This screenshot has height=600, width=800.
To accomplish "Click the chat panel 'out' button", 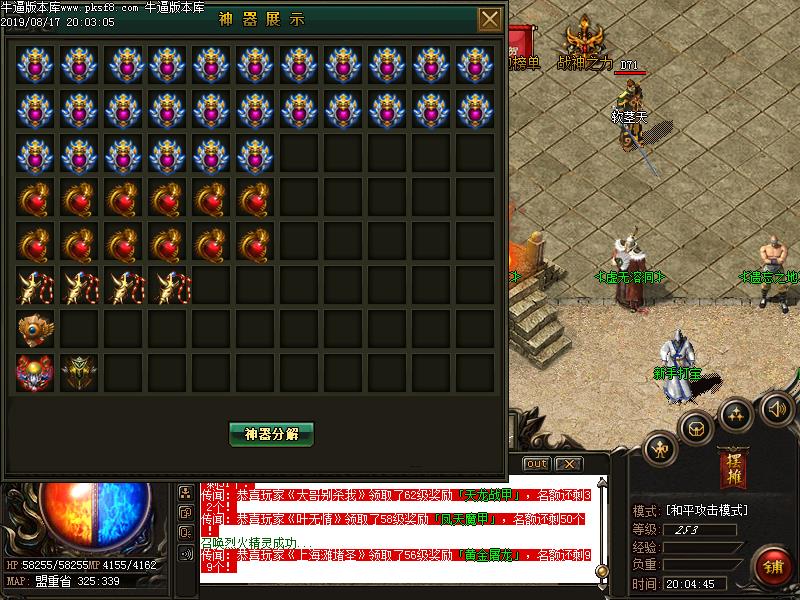I will tap(537, 464).
